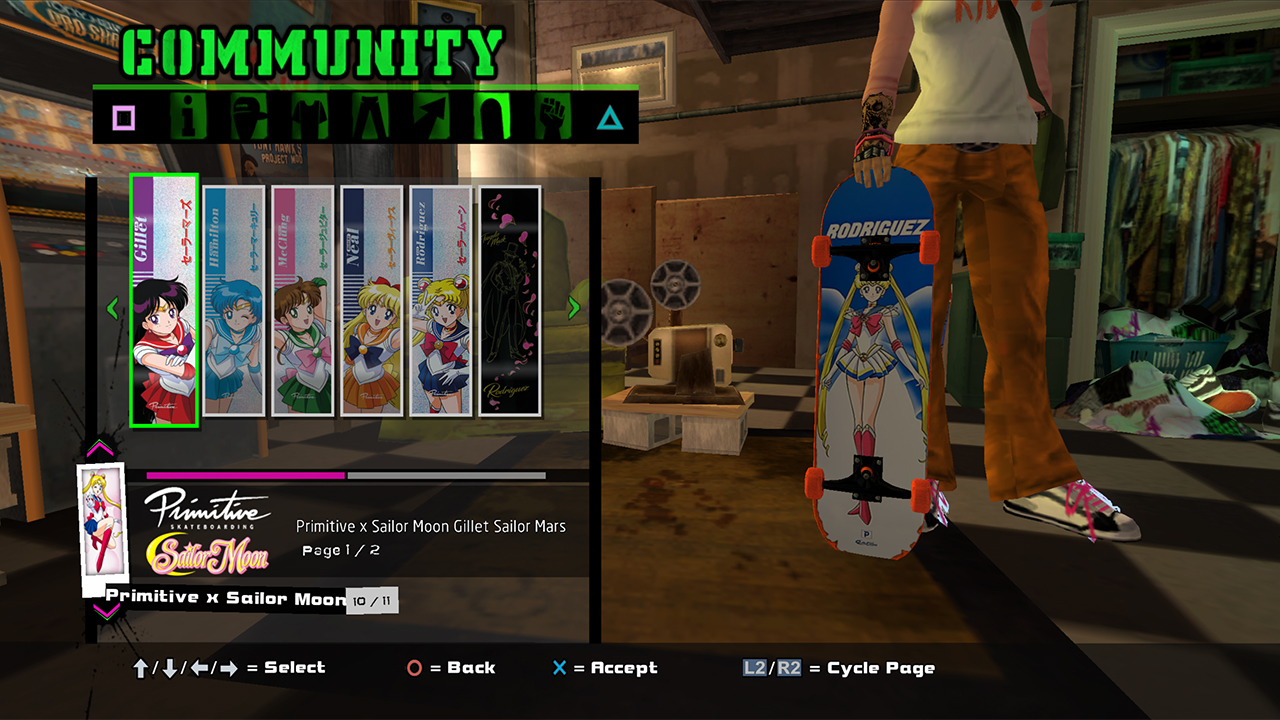The height and width of the screenshot is (720, 1280).
Task: Click the pink down arrow below the brand thumbnail
Action: click(102, 609)
